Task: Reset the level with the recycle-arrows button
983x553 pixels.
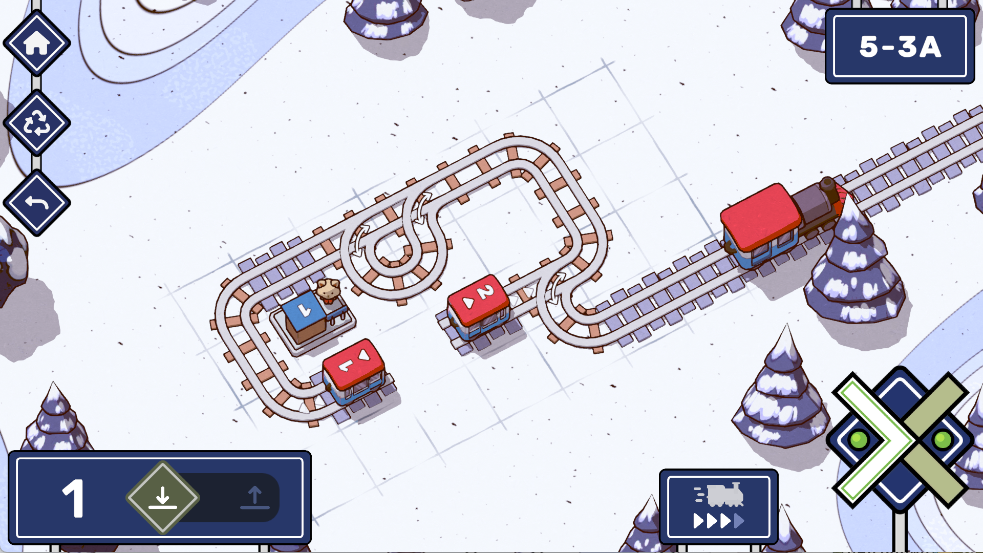Action: pos(37,123)
